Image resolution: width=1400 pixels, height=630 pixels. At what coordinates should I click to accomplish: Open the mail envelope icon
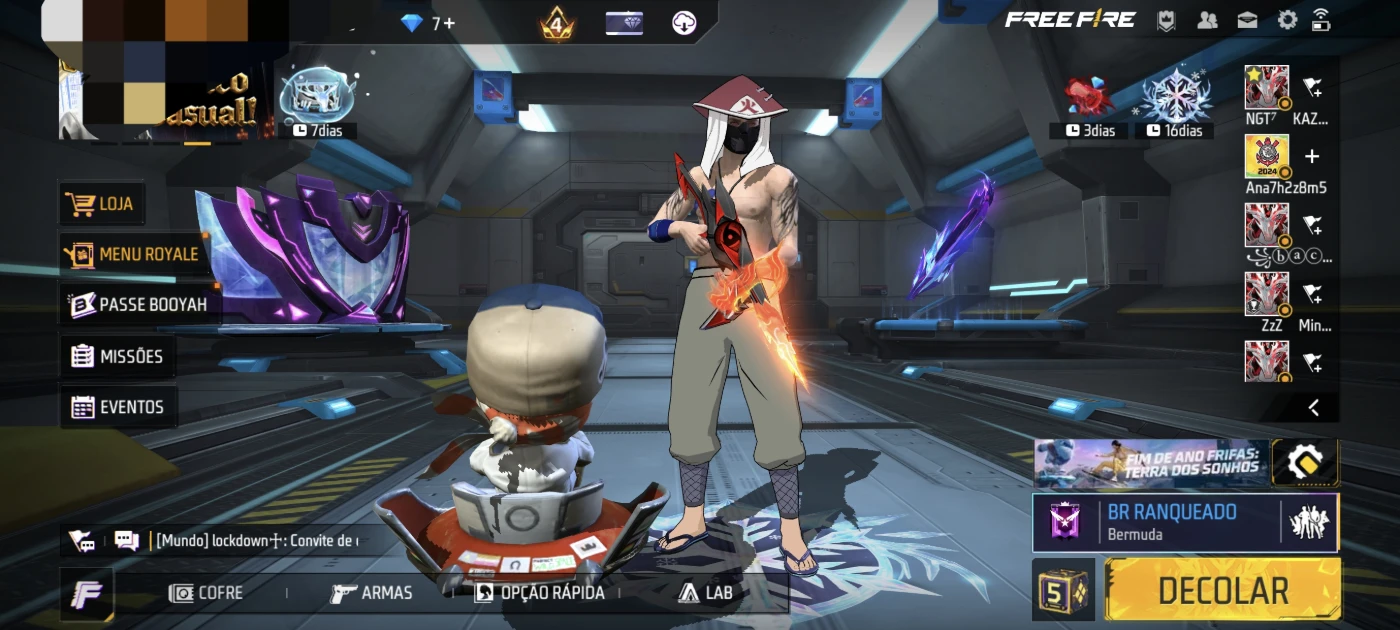click(x=1247, y=20)
